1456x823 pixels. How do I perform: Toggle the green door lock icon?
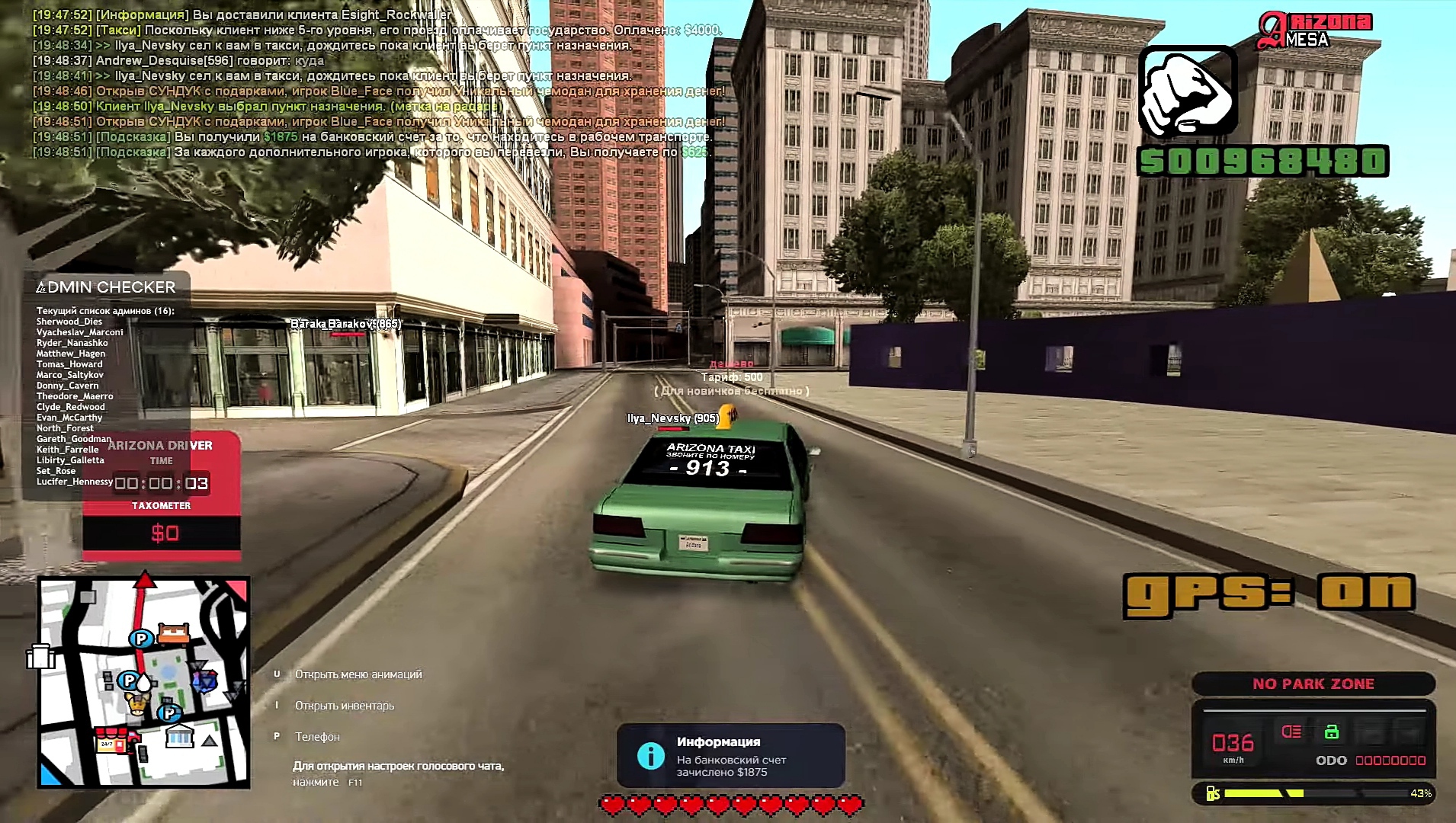pyautogui.click(x=1332, y=732)
